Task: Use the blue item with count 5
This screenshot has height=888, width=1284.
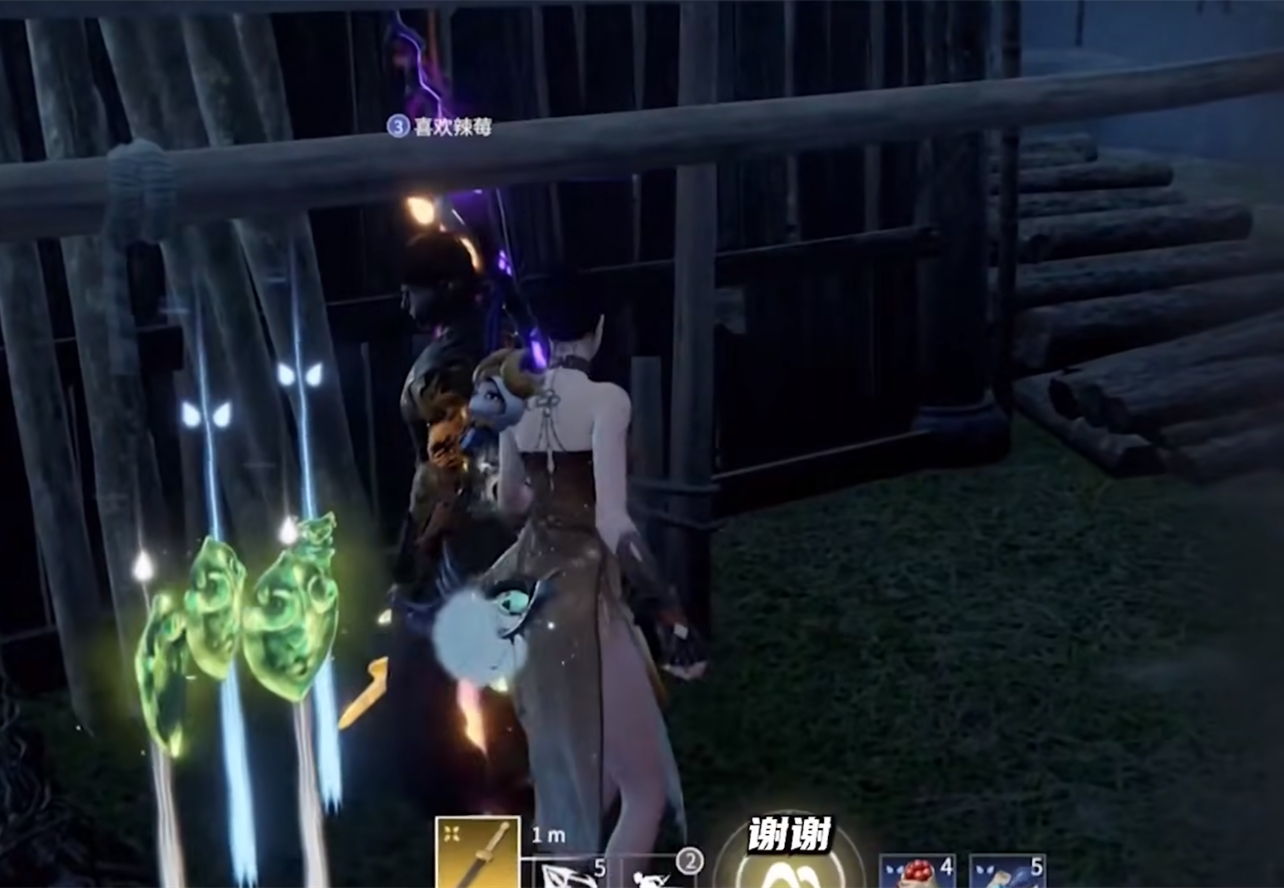Action: point(1006,872)
